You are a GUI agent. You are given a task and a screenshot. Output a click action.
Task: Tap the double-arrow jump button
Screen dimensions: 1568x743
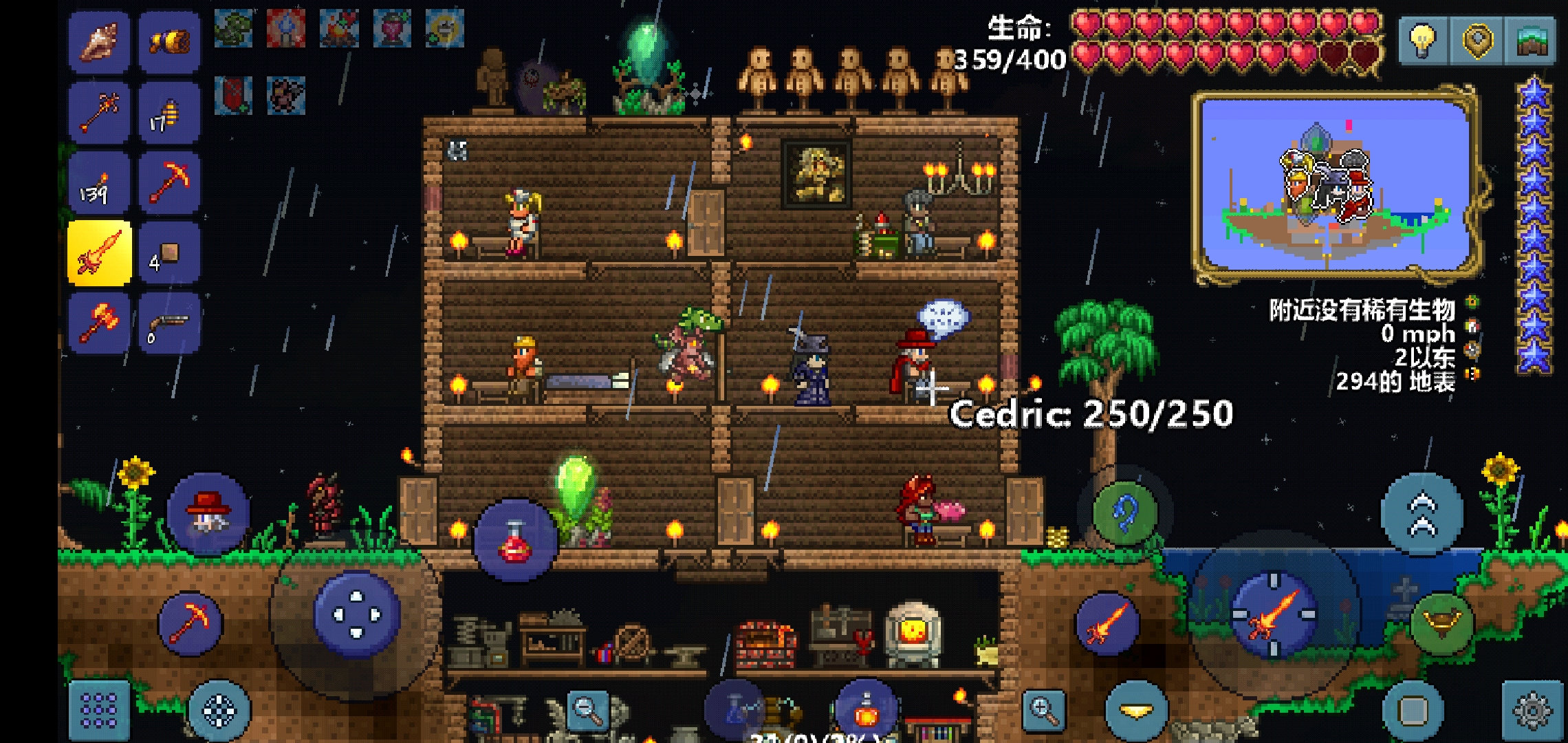tap(1422, 515)
